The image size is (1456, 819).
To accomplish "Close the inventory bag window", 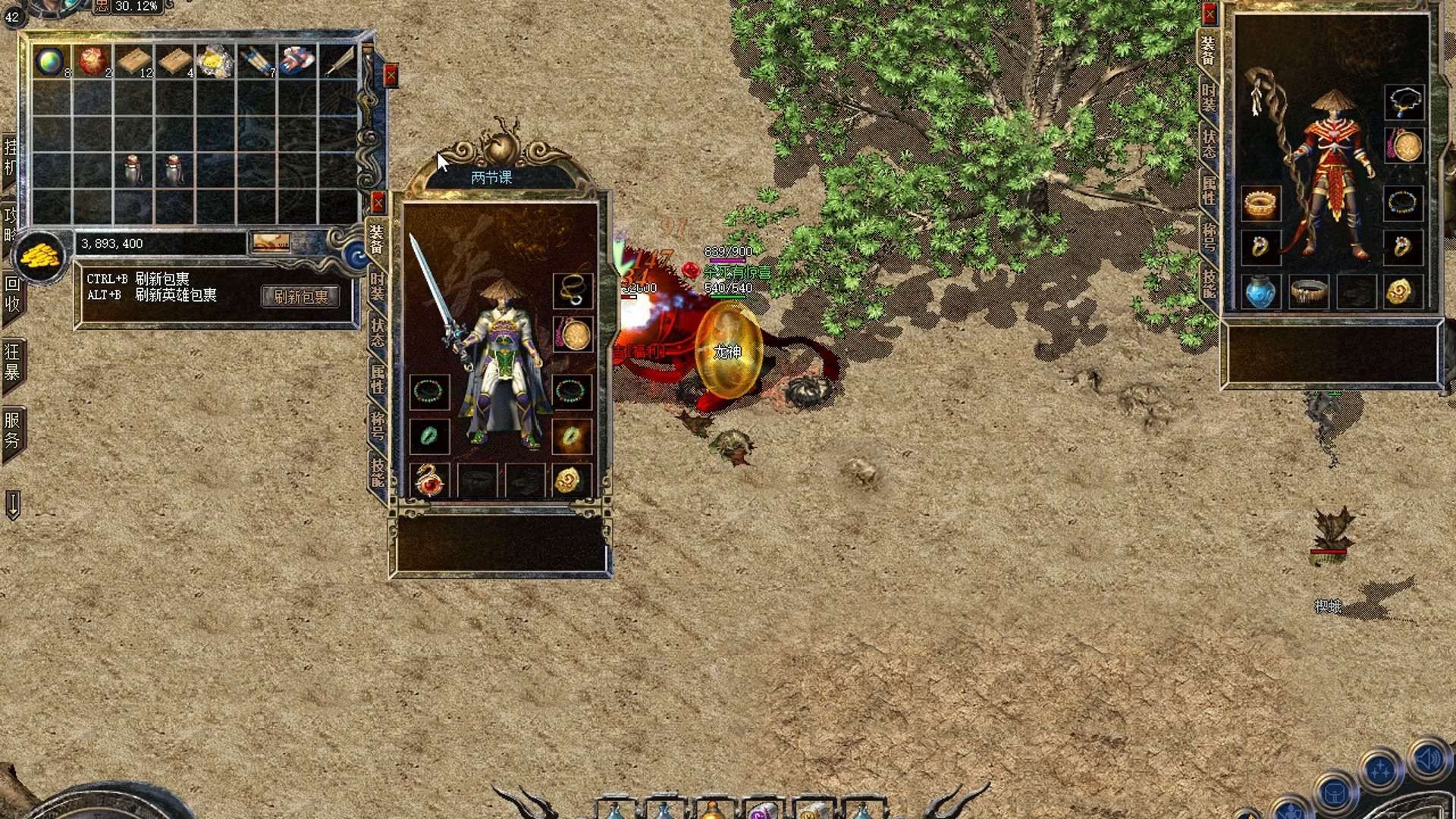I will click(391, 75).
